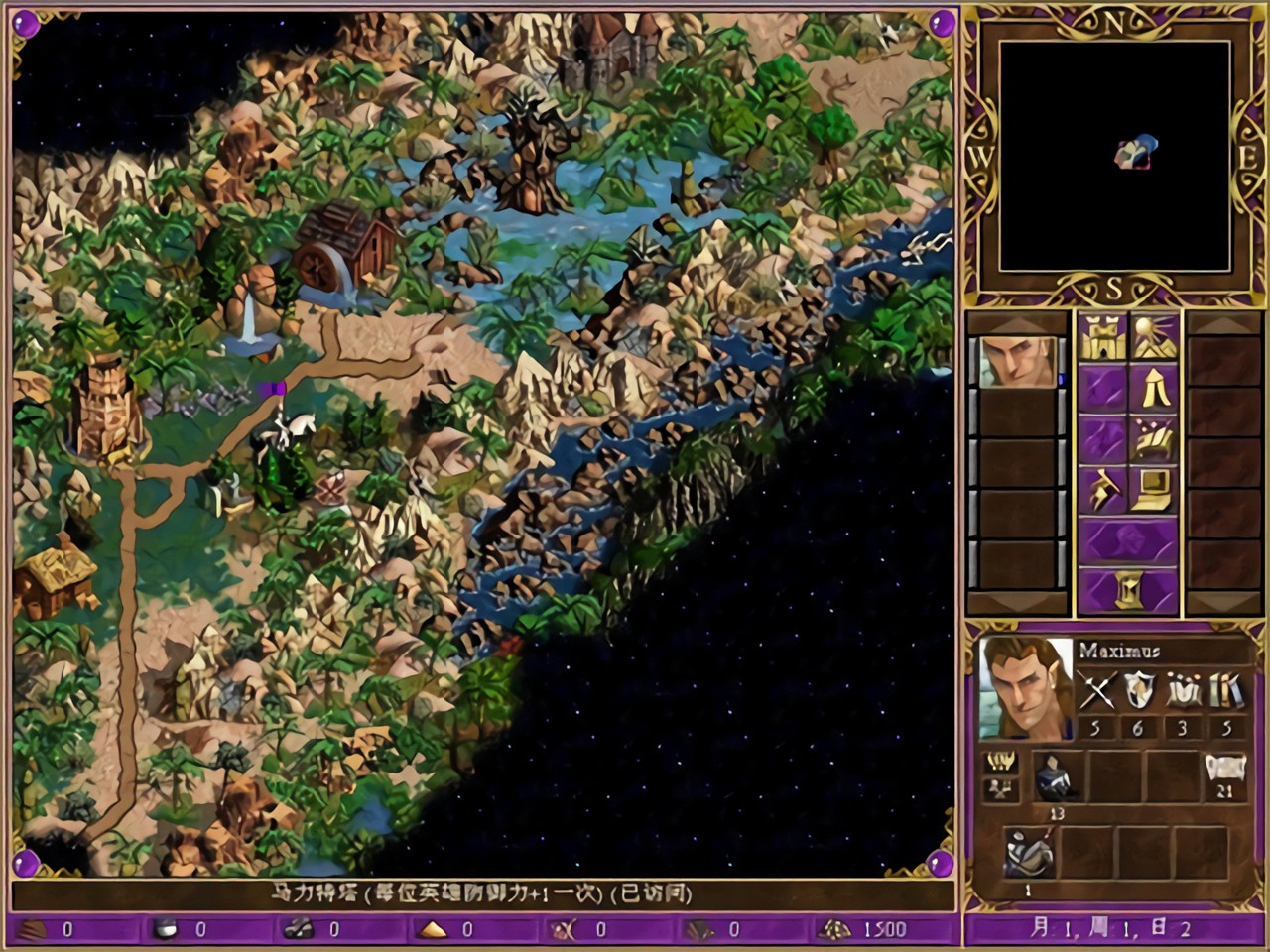Put the hero to sleep with the tent button
Viewport: 1270px width, 952px height.
pyautogui.click(x=1154, y=388)
